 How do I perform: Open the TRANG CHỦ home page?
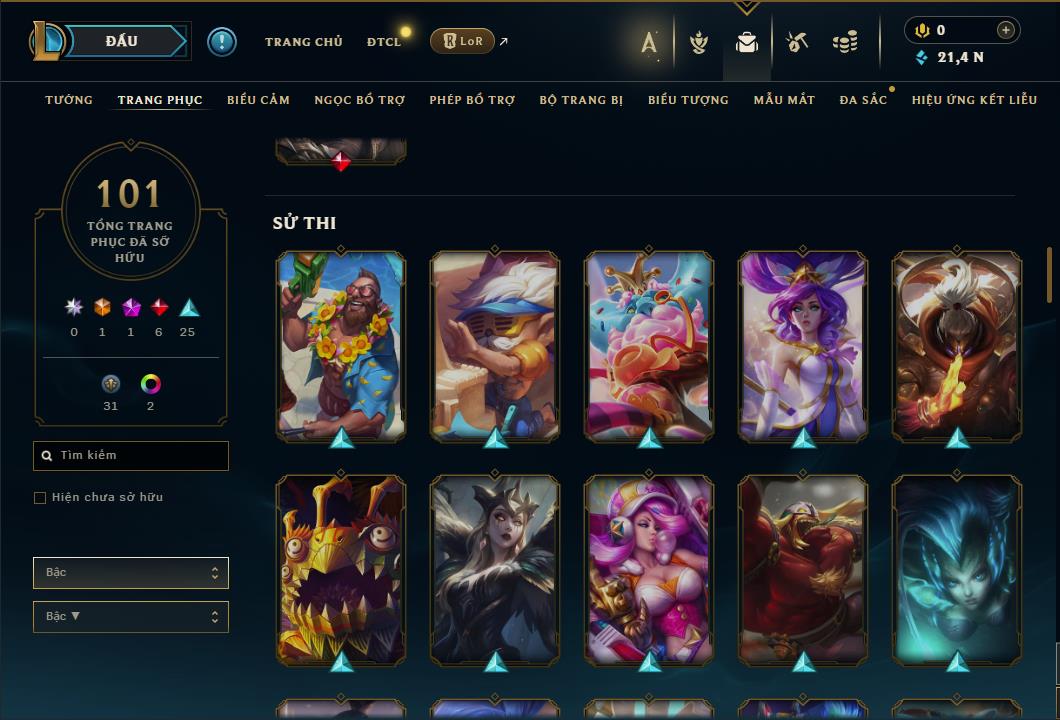(x=303, y=42)
